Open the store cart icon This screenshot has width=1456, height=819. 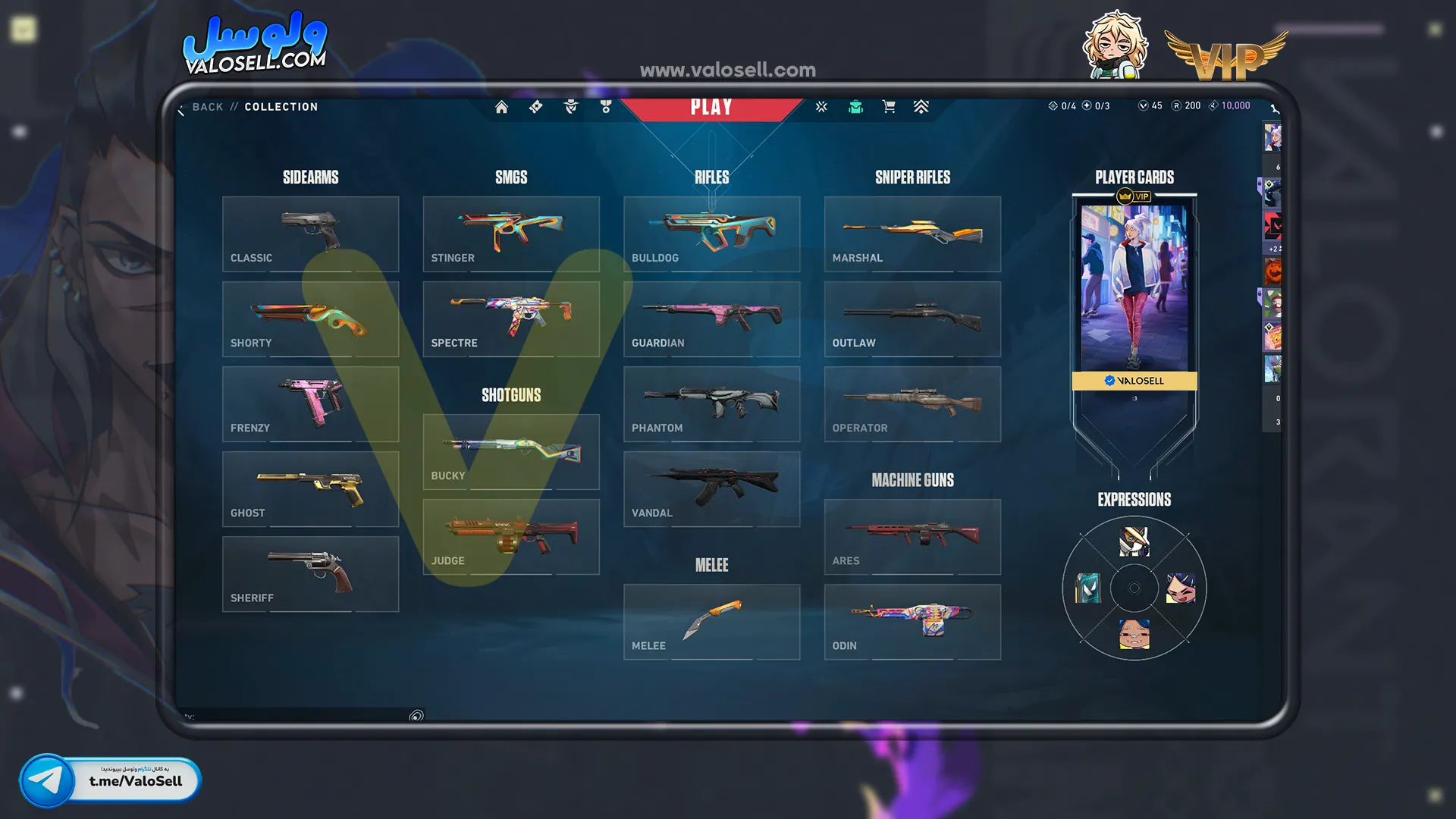point(889,107)
